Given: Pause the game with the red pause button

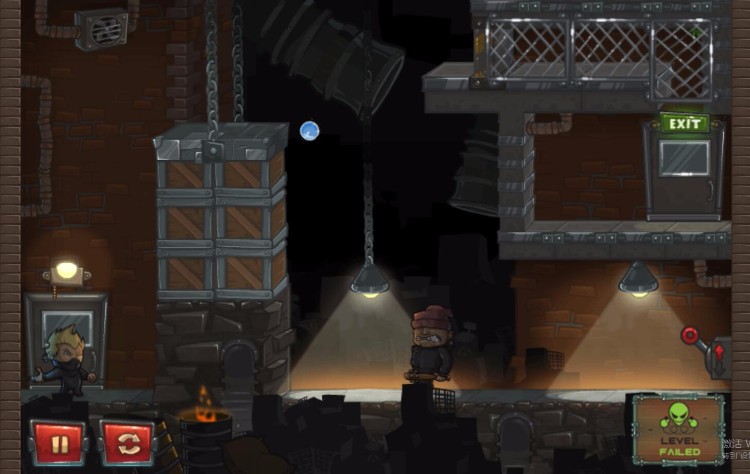Looking at the screenshot, I should tap(58, 443).
